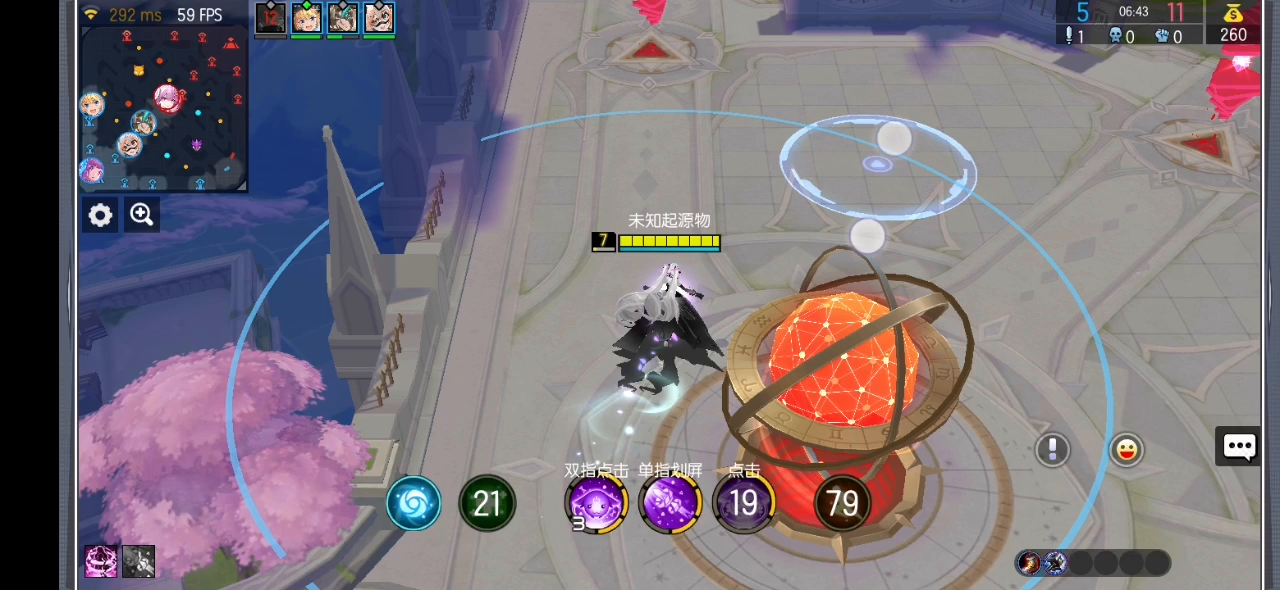
Task: Activate the purple skill labeled 双指点击
Action: [x=595, y=502]
